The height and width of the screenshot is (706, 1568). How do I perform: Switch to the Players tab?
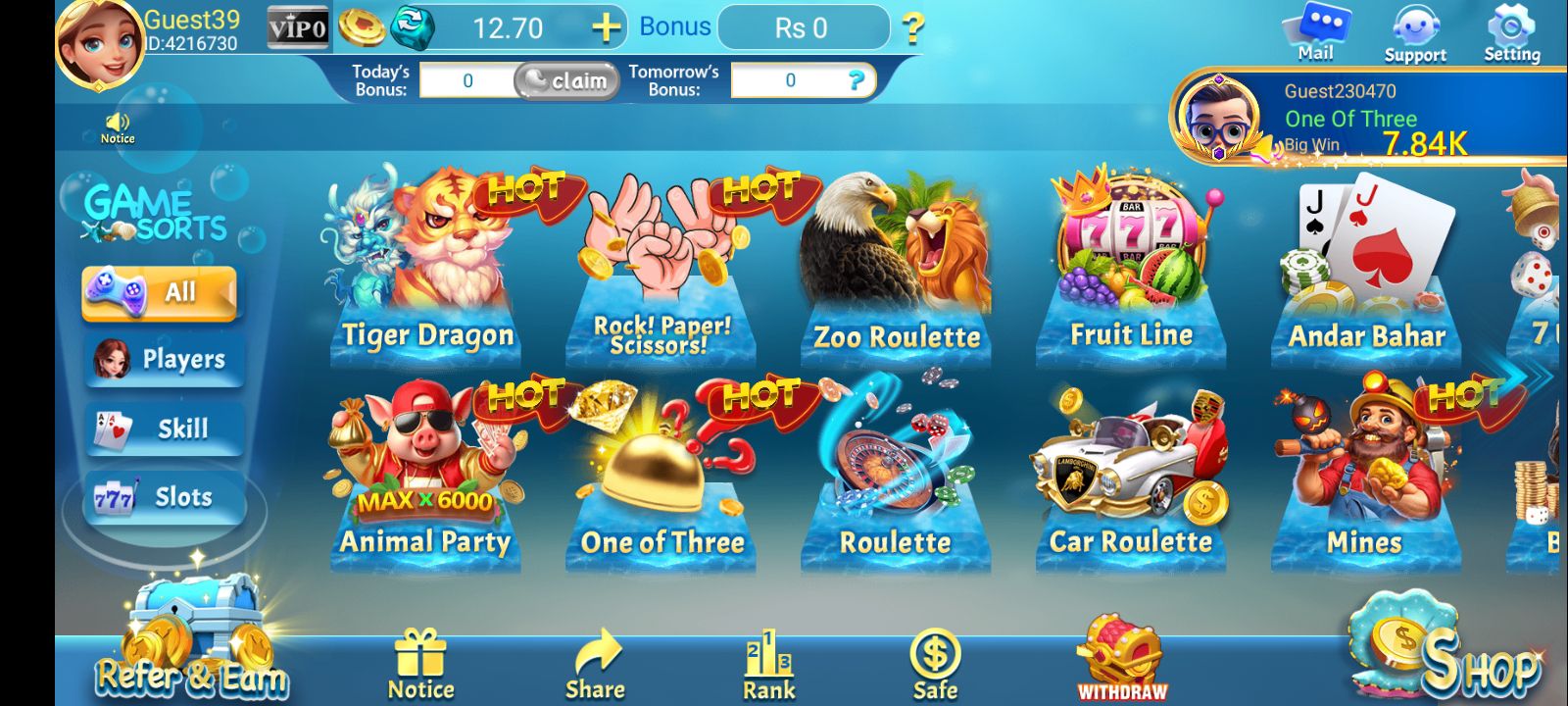162,360
